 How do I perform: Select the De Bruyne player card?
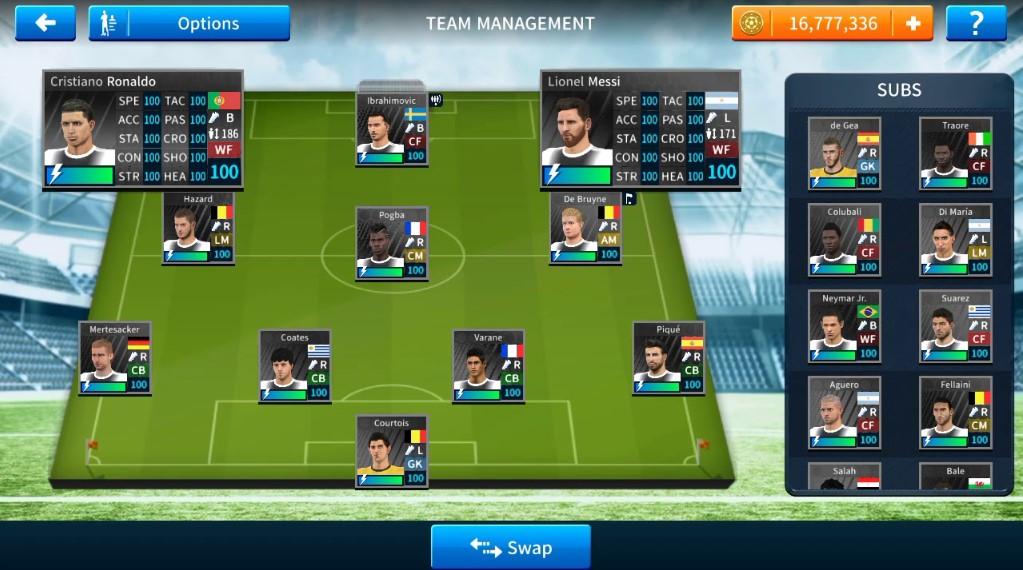[x=586, y=228]
